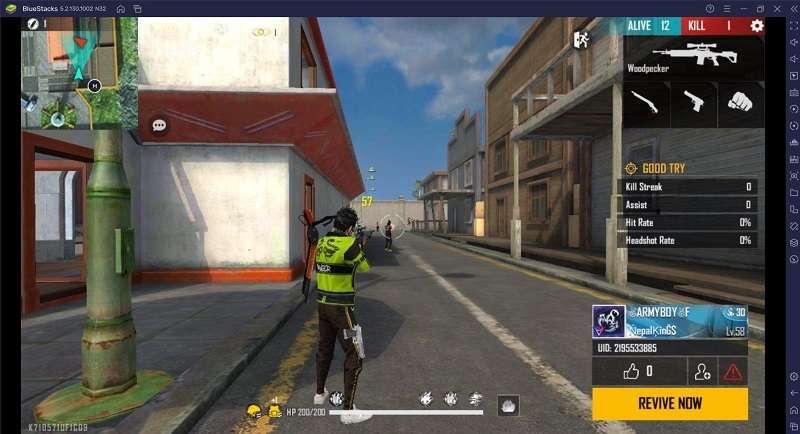Click the exit match running-man icon
800x434 pixels.
click(x=580, y=40)
